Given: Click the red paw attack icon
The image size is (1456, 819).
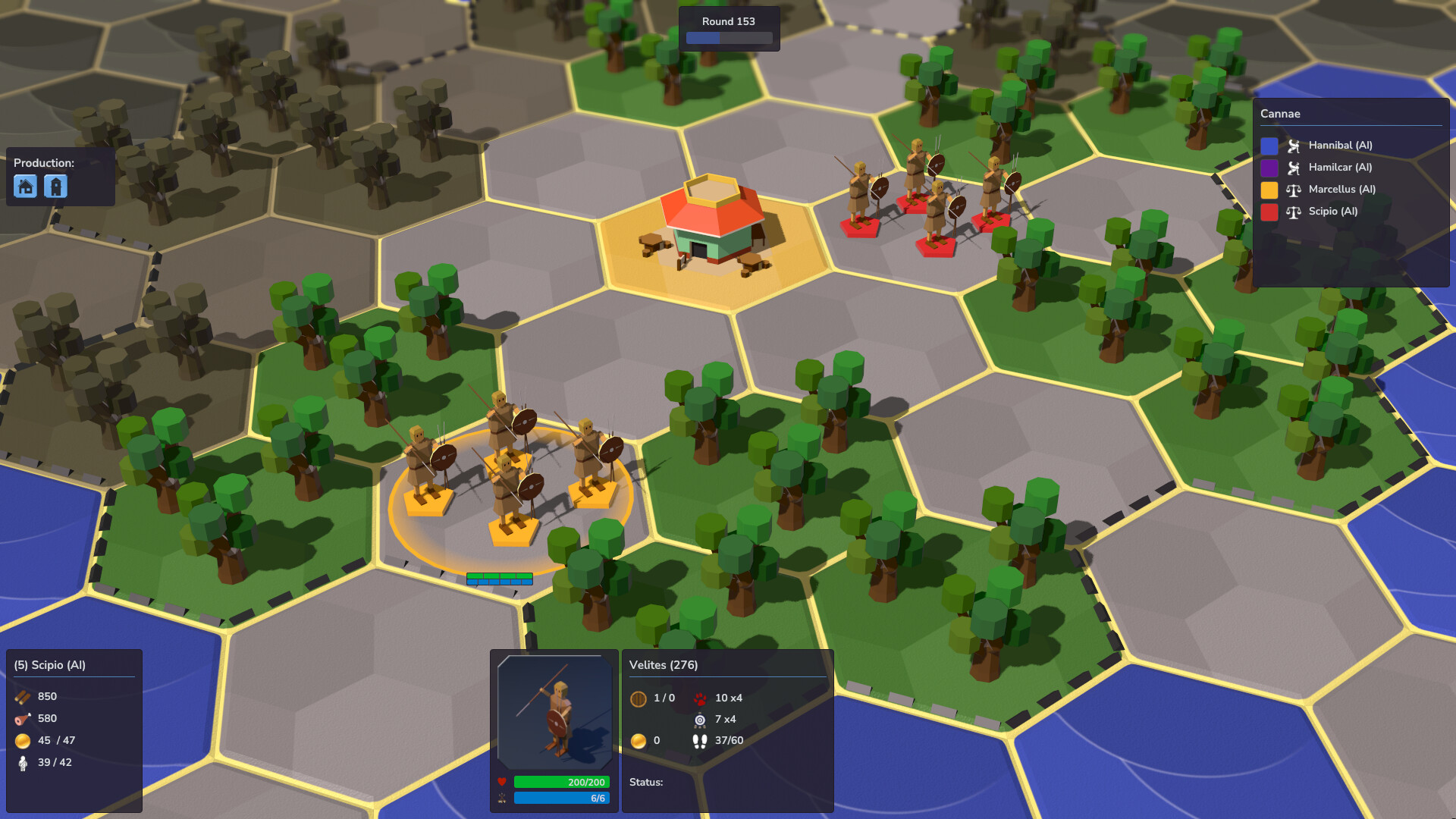Looking at the screenshot, I should tap(700, 698).
